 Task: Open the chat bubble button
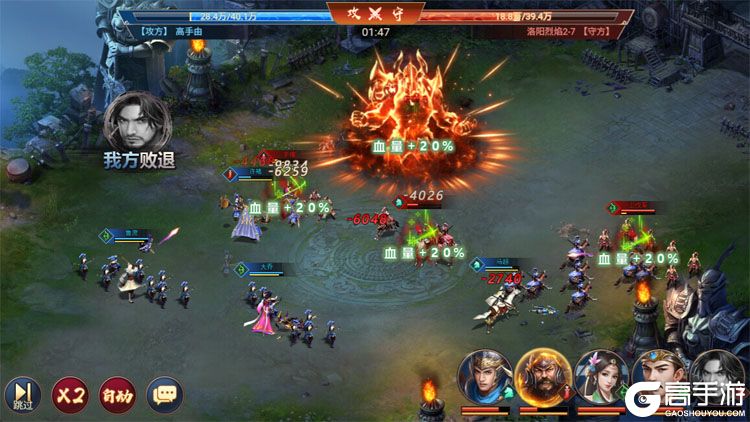point(165,395)
